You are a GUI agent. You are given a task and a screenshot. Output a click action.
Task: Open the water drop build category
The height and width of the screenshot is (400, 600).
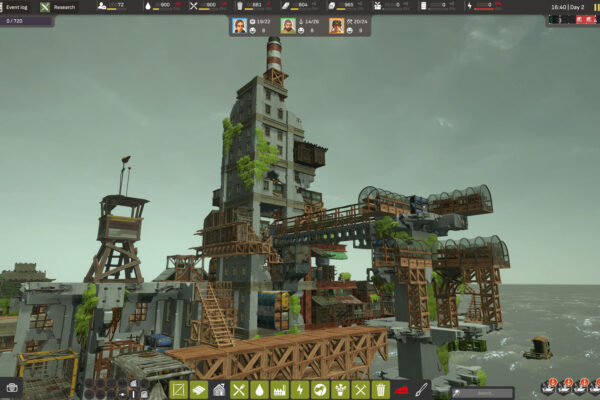pyautogui.click(x=259, y=390)
